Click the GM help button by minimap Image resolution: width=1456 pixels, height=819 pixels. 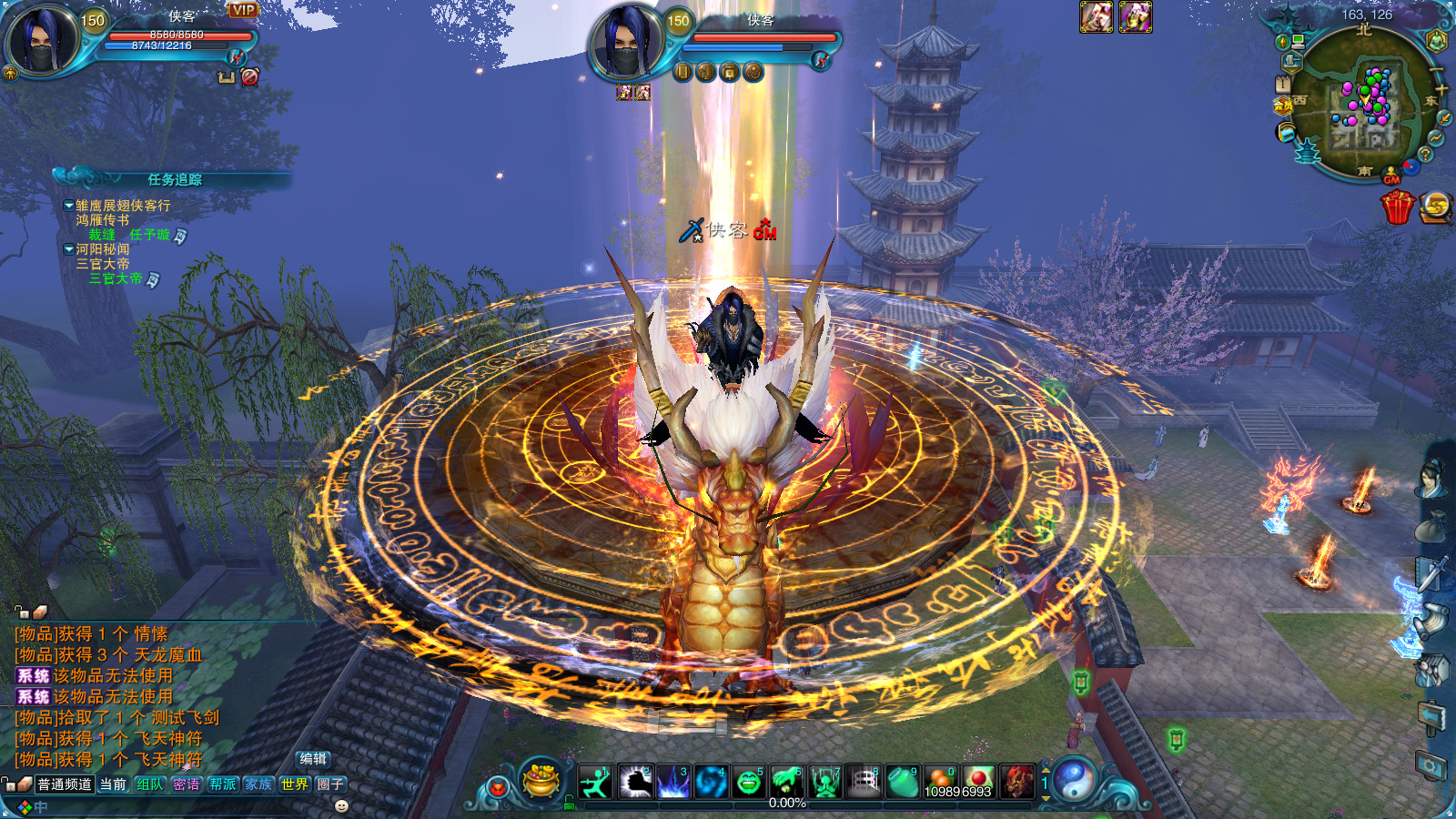[x=1391, y=178]
